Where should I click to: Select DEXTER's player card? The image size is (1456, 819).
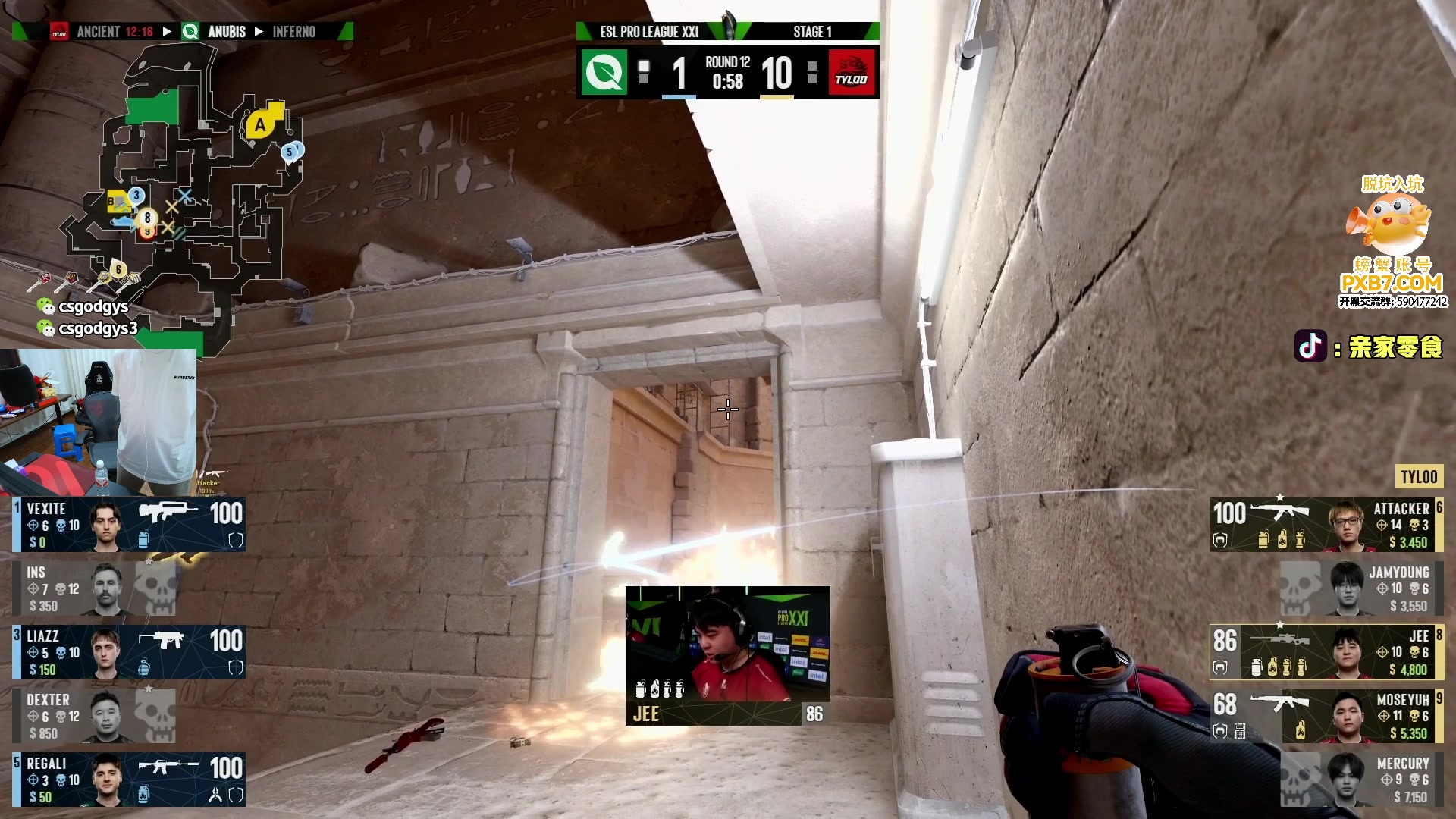[x=95, y=715]
